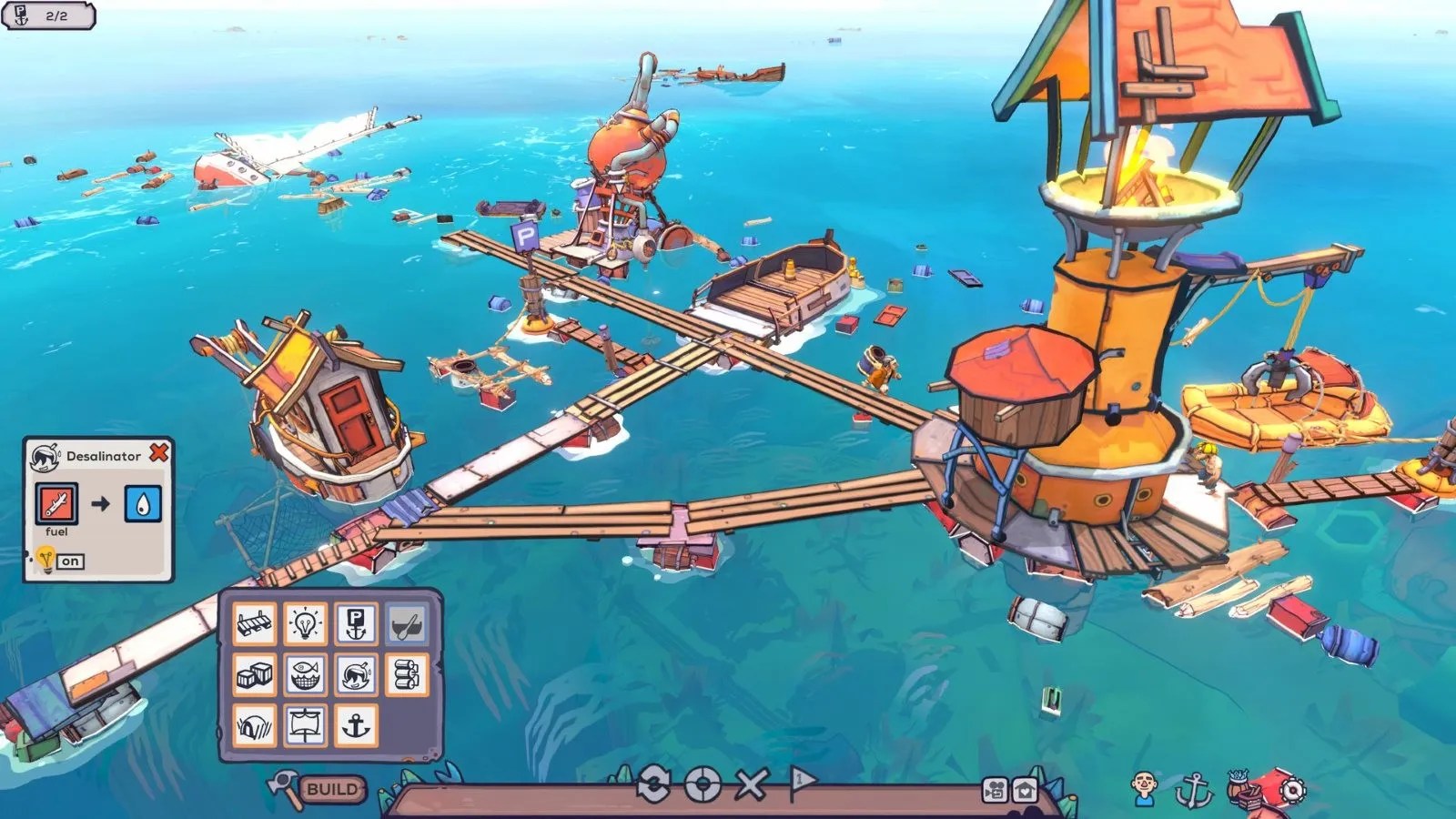1456x819 pixels.
Task: Select the anchor icon in the build menu
Action: click(x=357, y=725)
